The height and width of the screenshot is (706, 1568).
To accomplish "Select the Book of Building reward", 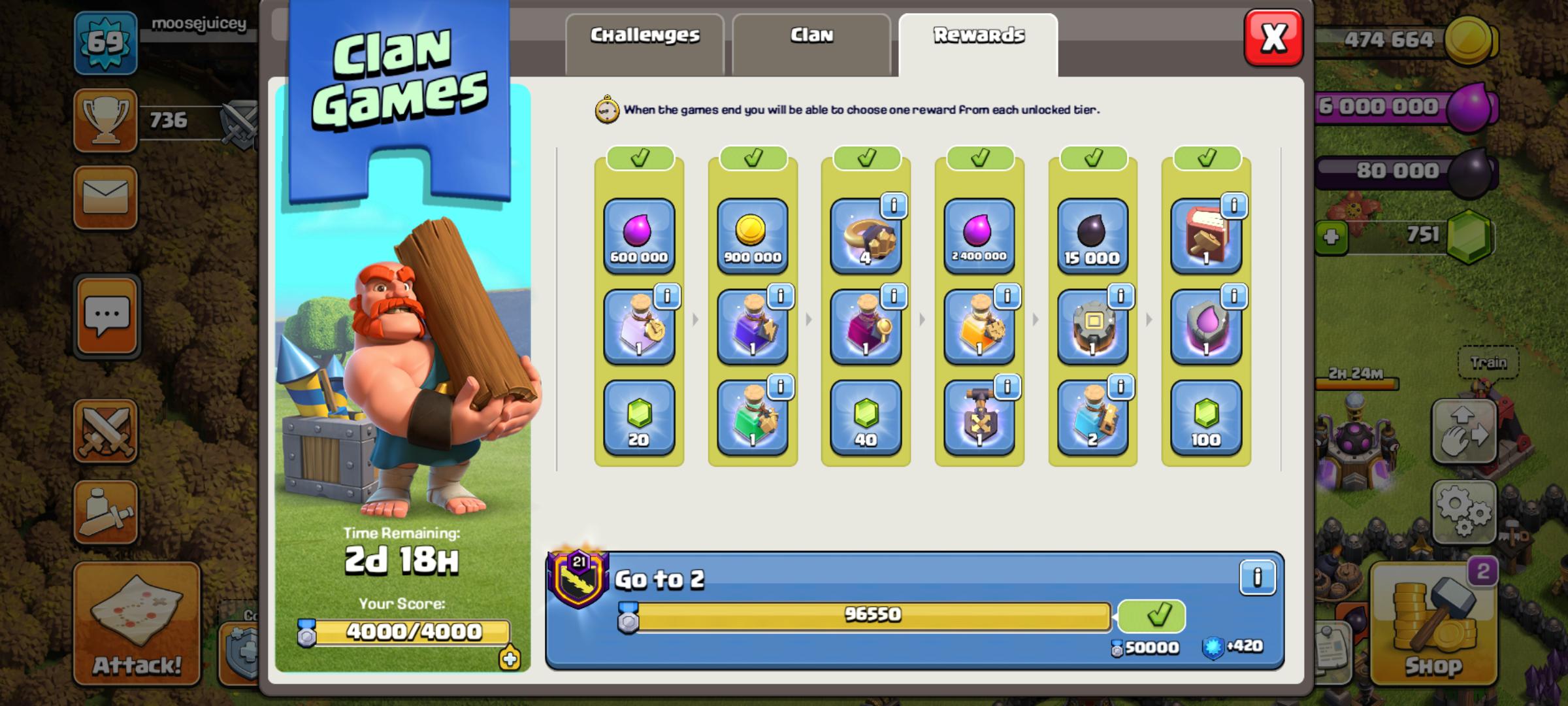I will (1203, 237).
